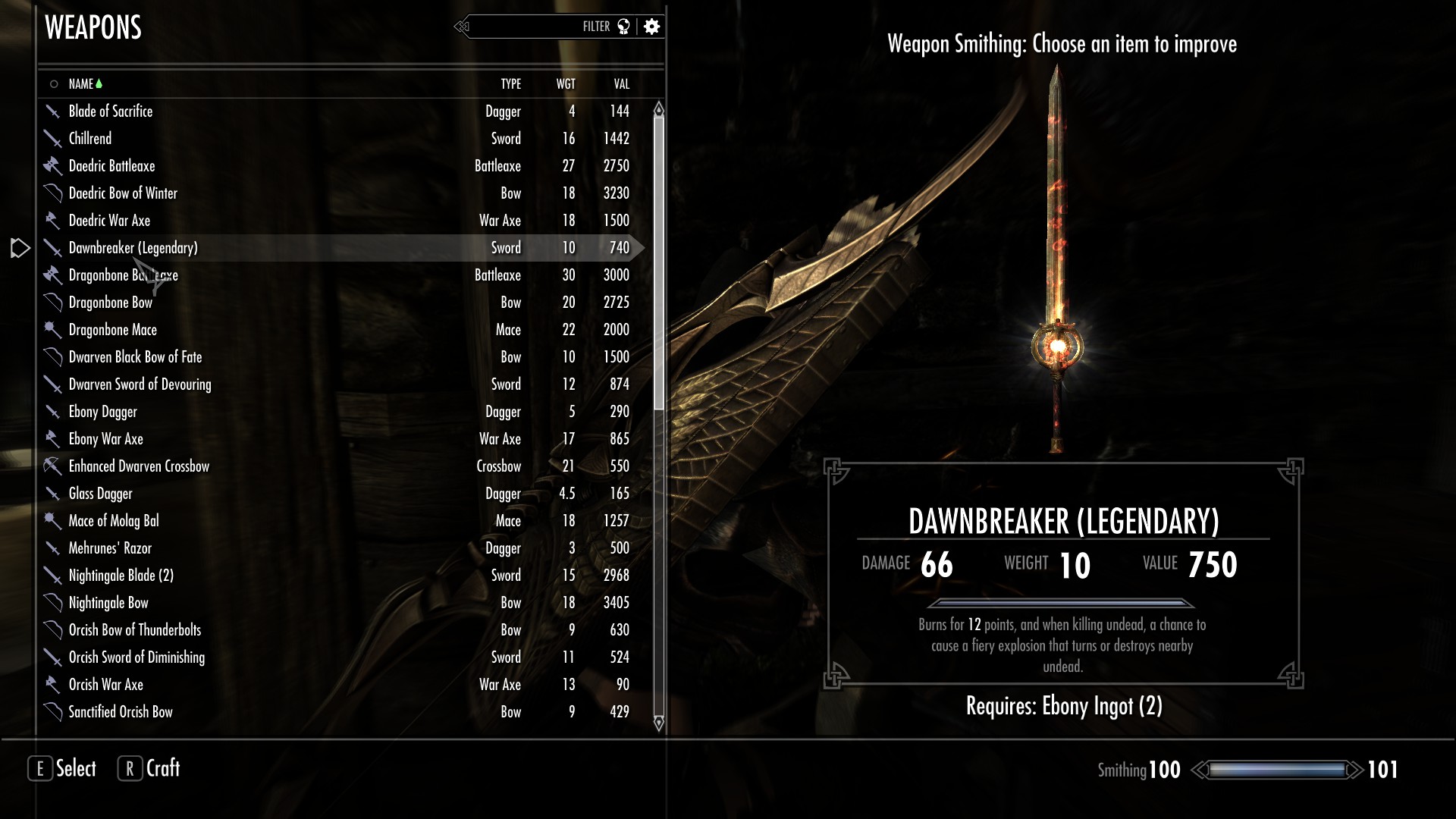Select the Sanctified Orcish Bow
The width and height of the screenshot is (1456, 819).
pyautogui.click(x=121, y=712)
